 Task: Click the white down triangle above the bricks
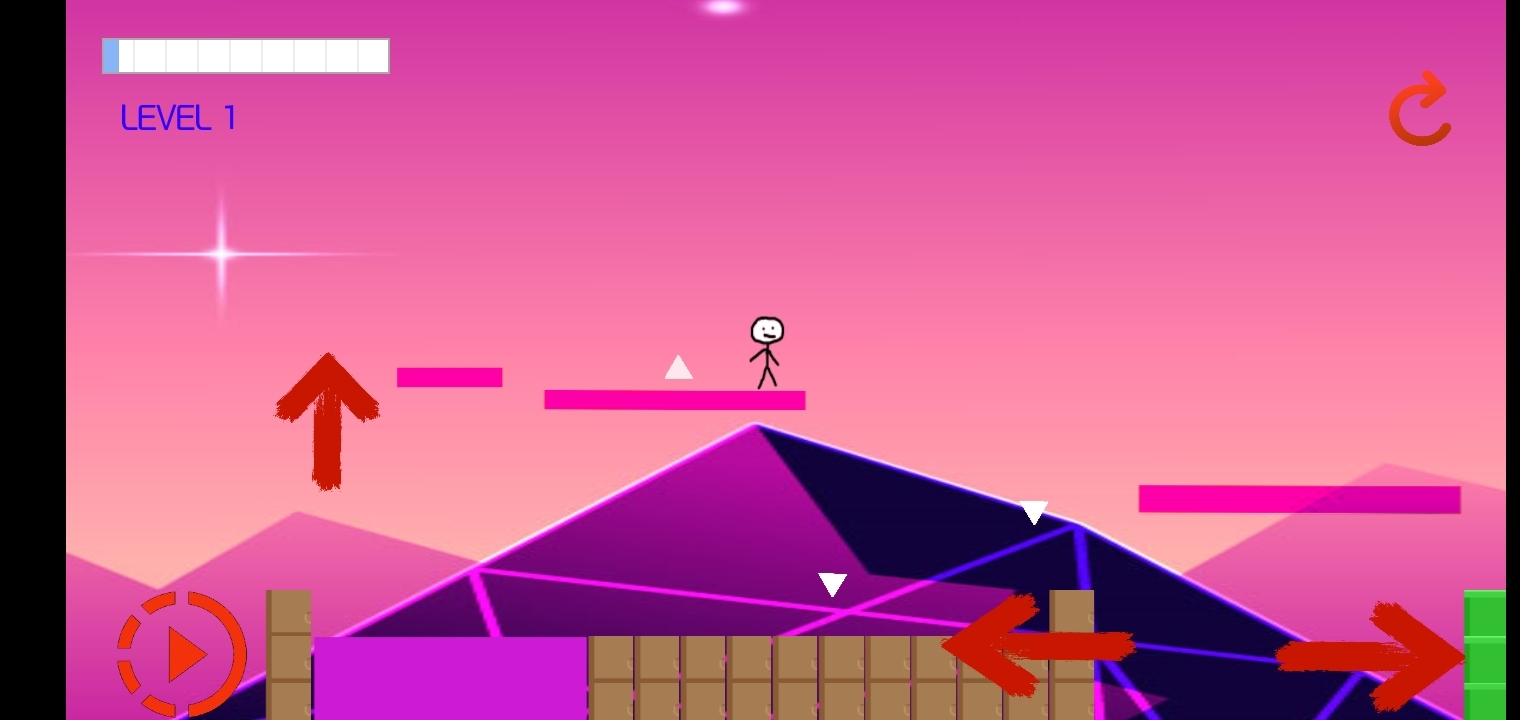click(833, 584)
